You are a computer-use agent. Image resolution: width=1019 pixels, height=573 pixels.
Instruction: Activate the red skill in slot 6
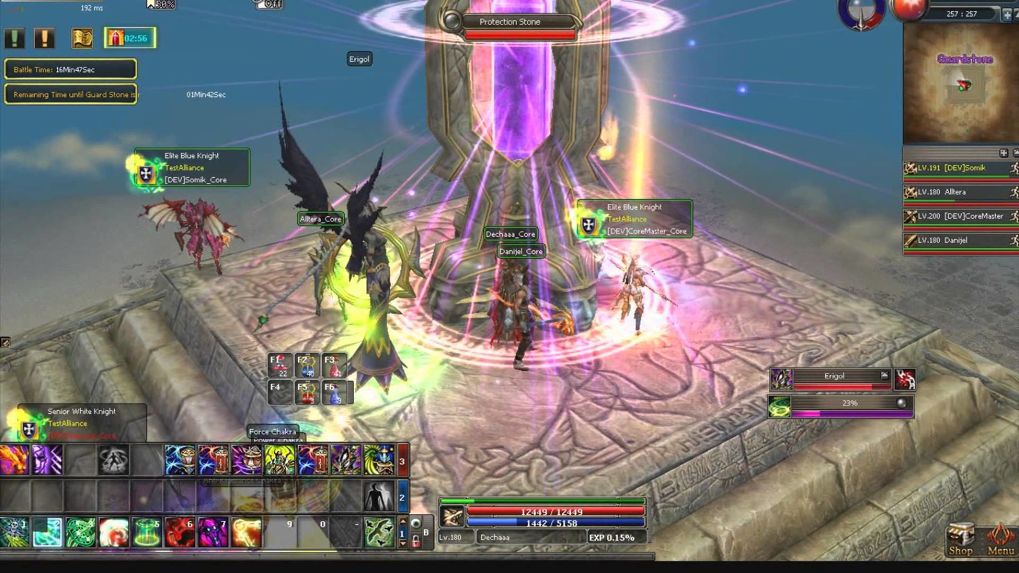(180, 532)
